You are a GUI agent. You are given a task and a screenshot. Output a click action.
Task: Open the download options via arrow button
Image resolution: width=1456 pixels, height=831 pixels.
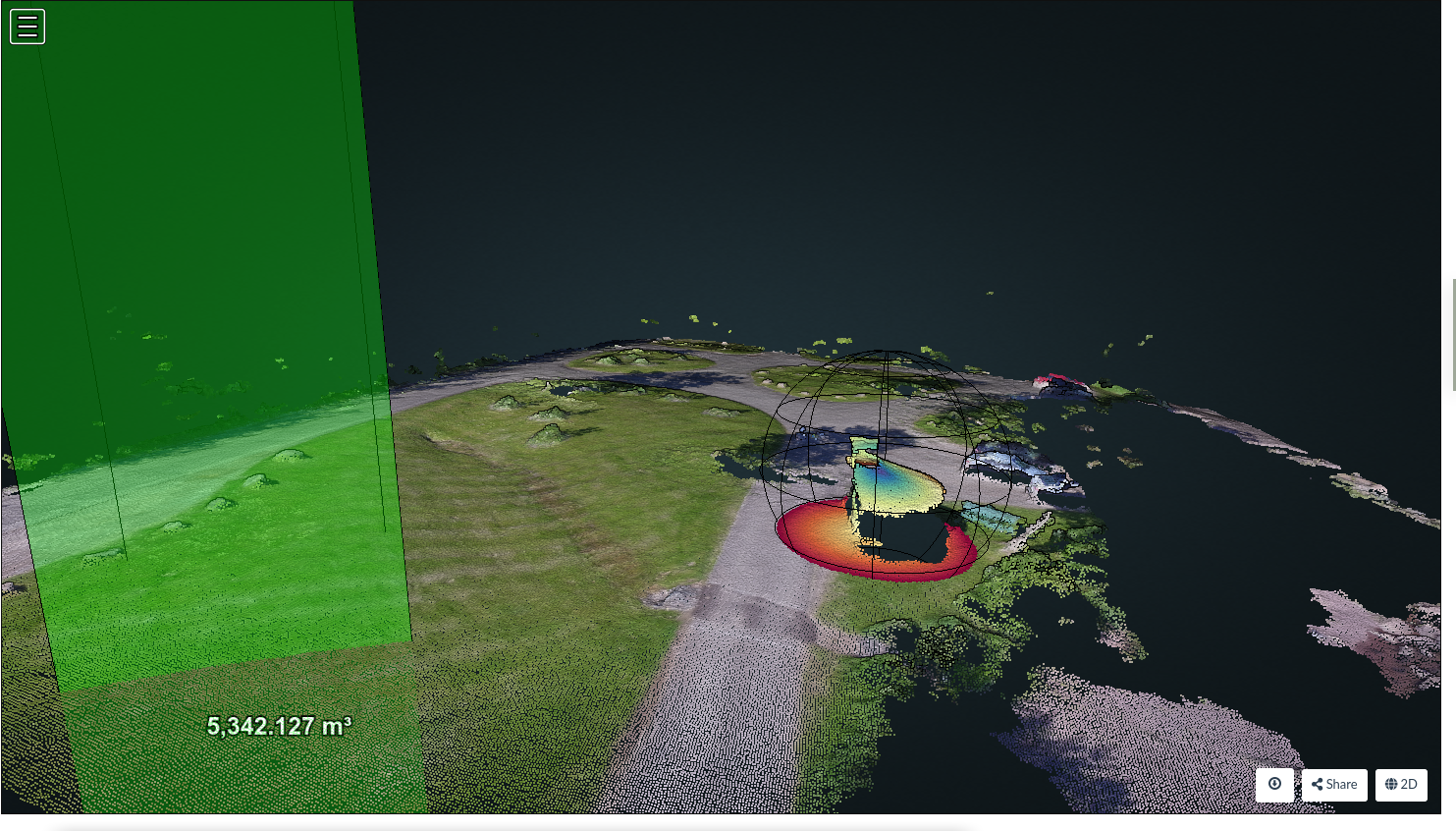point(1274,785)
